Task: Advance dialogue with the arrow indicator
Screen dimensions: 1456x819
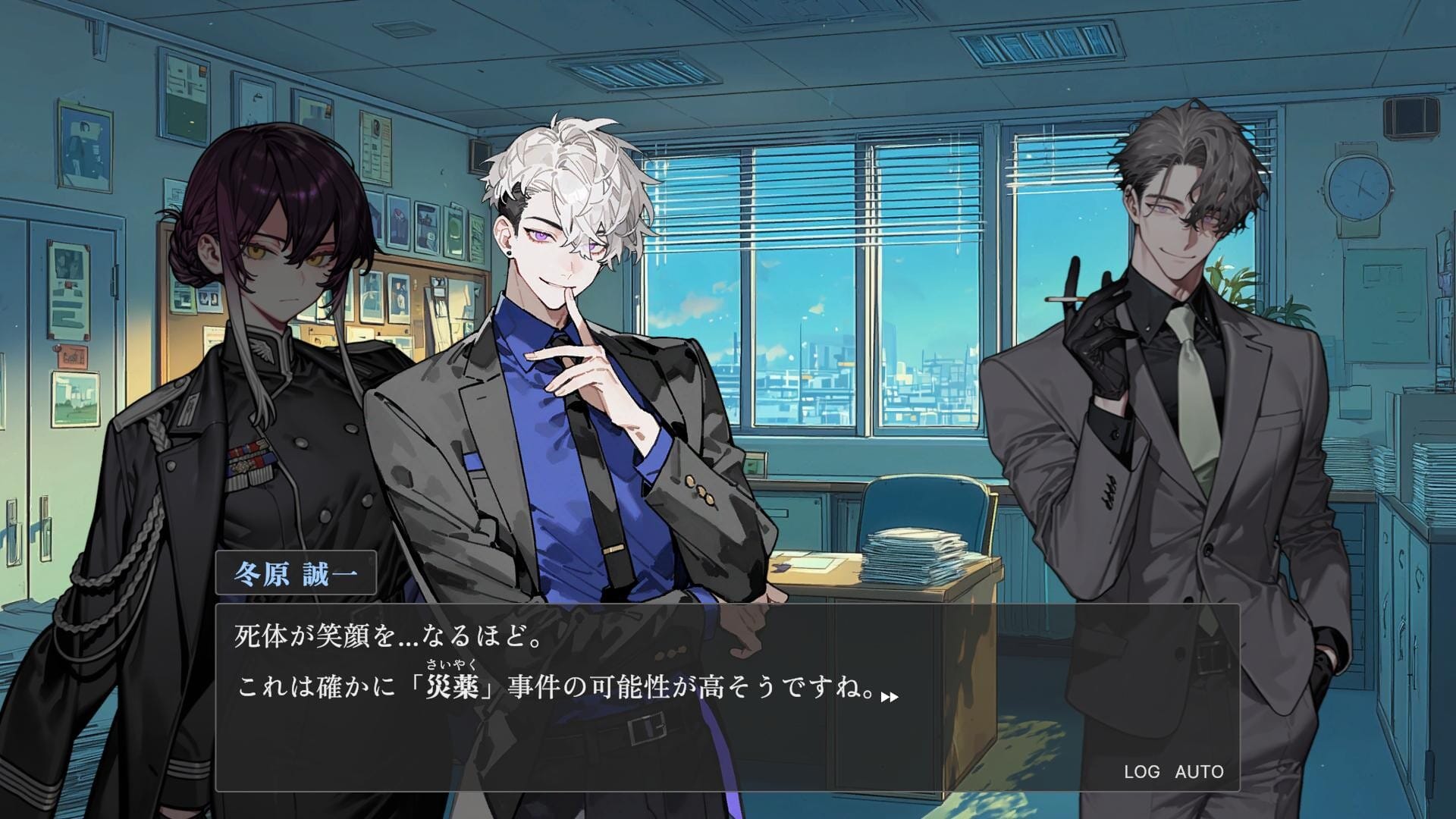Action: click(x=890, y=696)
